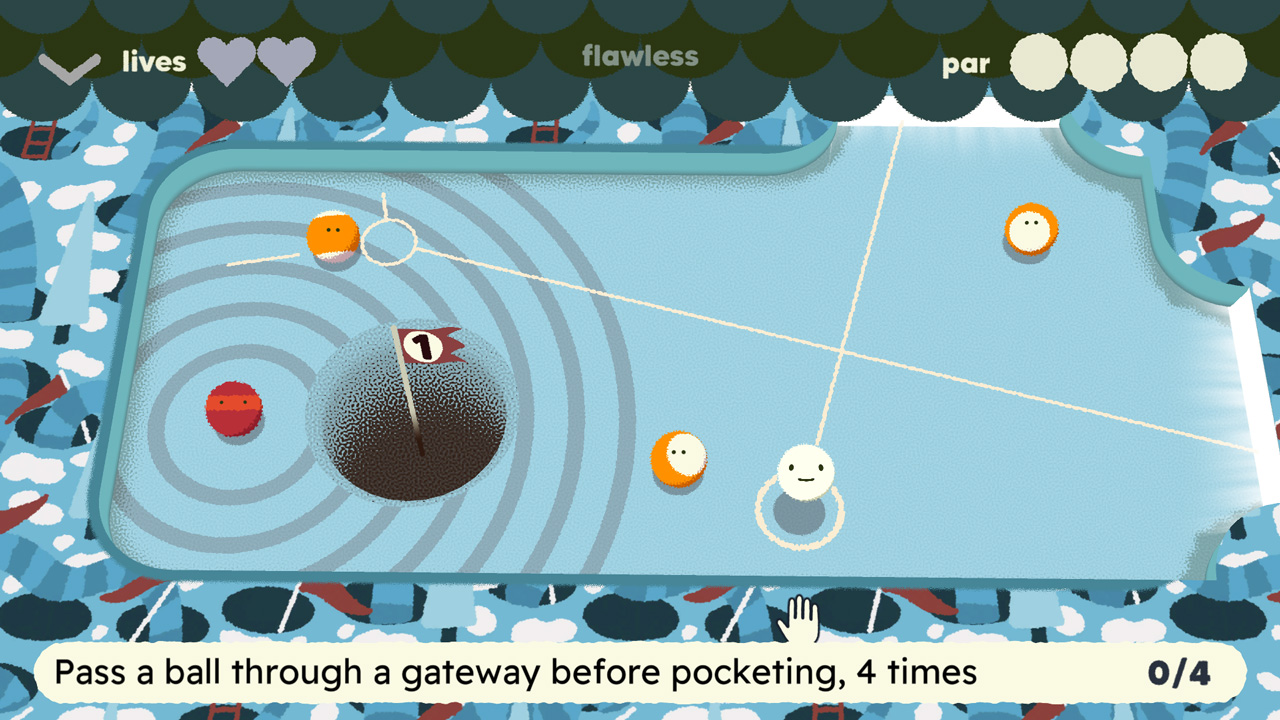
Task: Click the par label in the top bar
Action: pos(966,64)
